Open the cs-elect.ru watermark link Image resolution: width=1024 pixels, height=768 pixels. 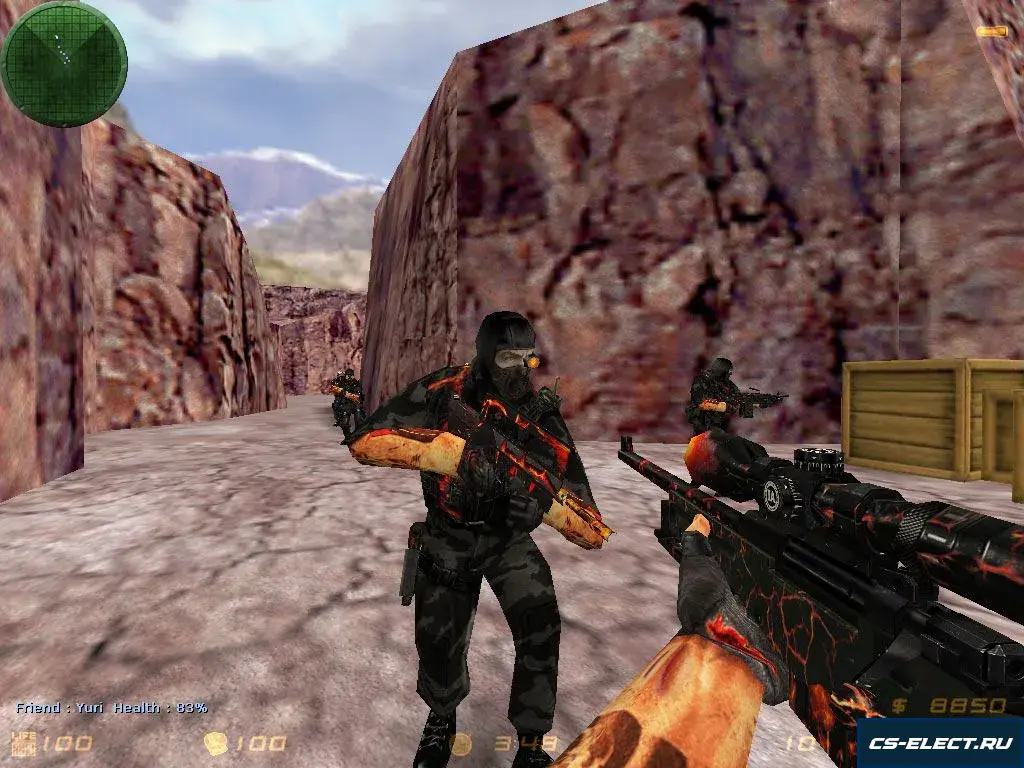[939, 743]
